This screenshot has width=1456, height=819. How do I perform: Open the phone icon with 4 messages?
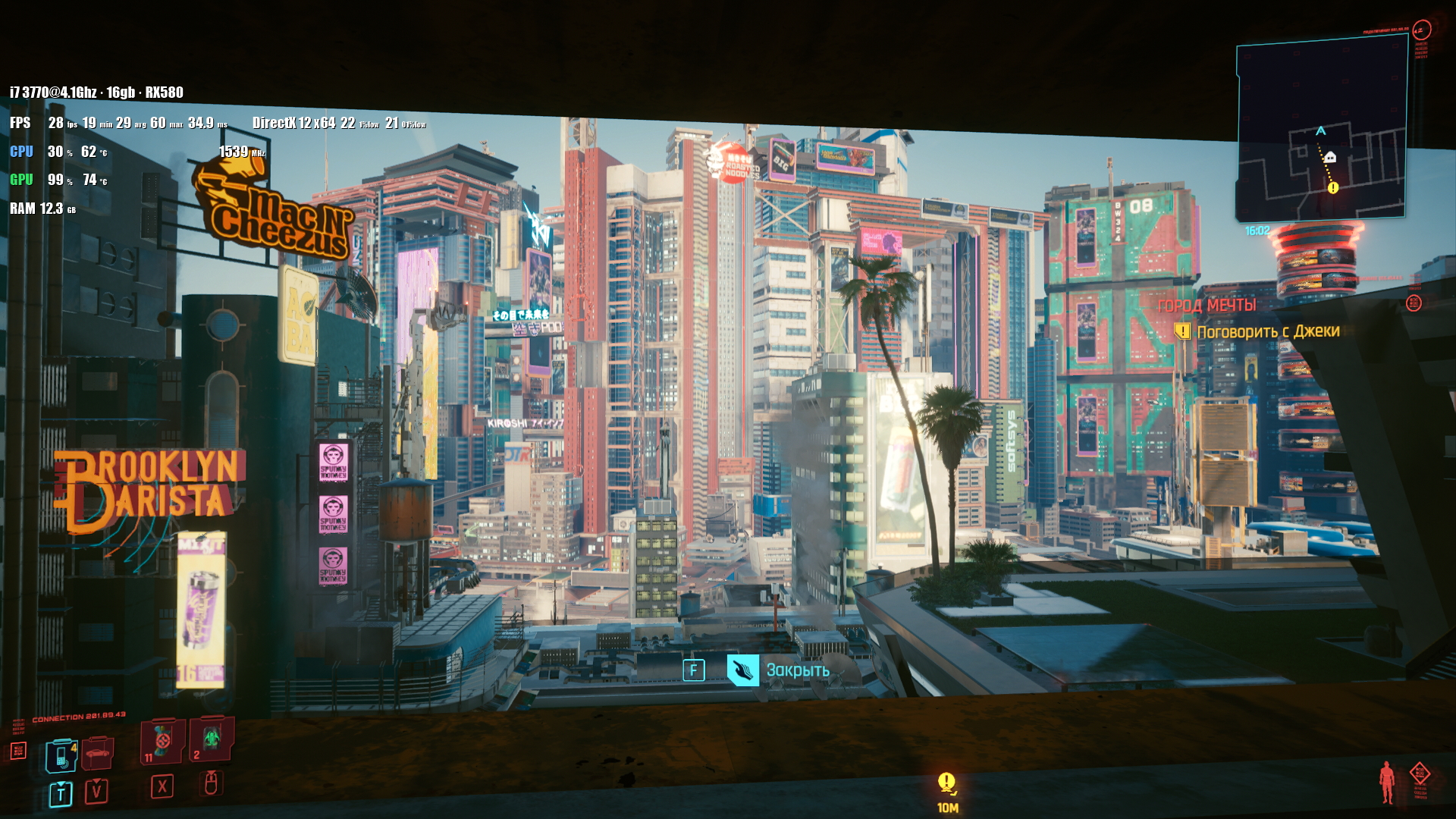(61, 755)
